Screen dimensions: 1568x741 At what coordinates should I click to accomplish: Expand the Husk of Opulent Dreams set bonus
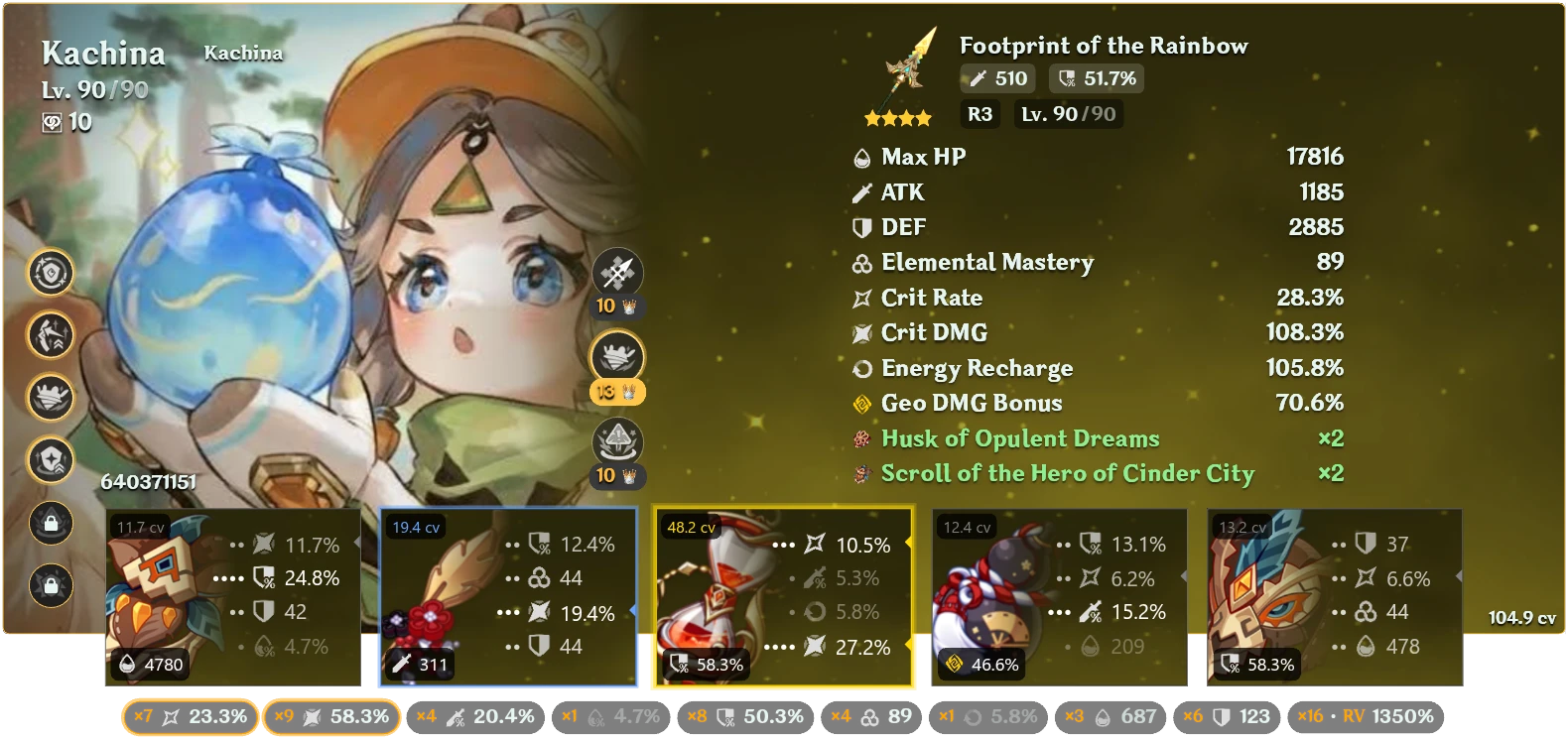pos(1020,438)
